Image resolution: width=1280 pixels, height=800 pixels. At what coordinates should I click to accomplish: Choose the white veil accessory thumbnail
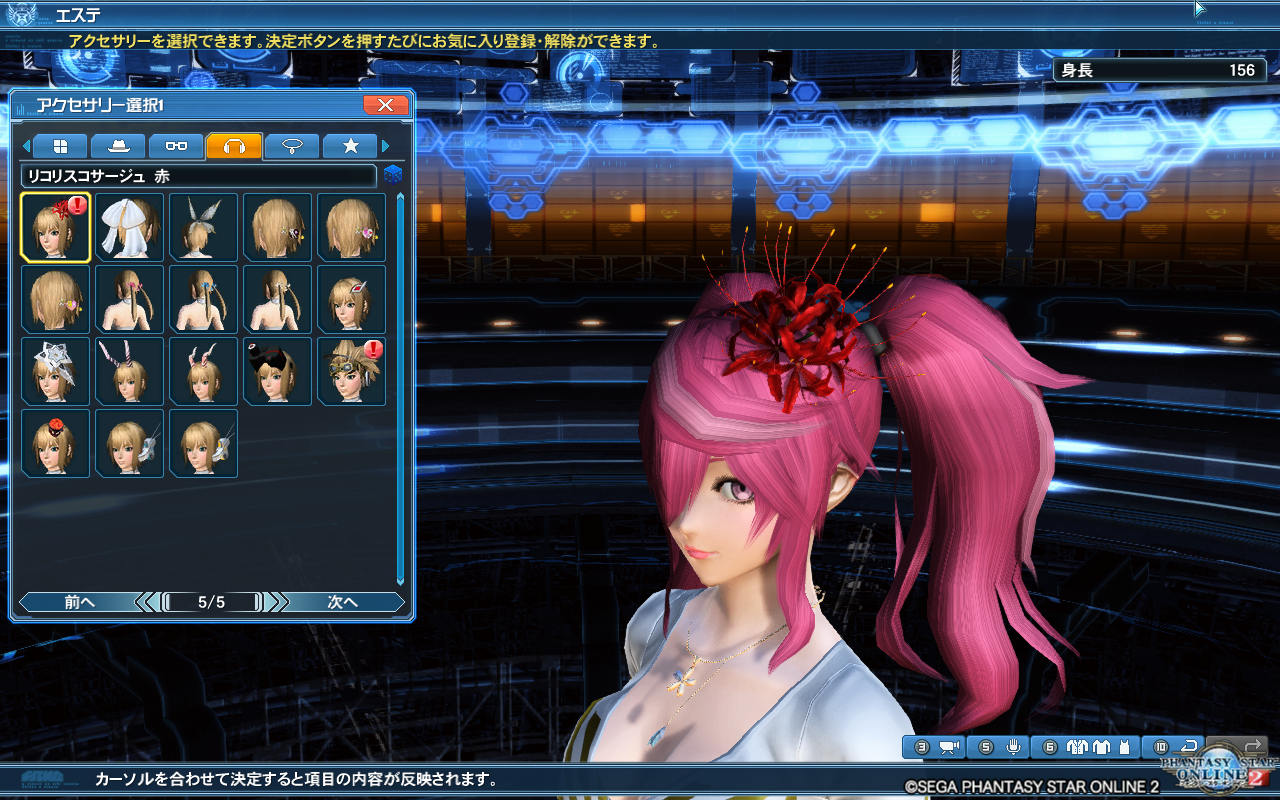click(130, 226)
